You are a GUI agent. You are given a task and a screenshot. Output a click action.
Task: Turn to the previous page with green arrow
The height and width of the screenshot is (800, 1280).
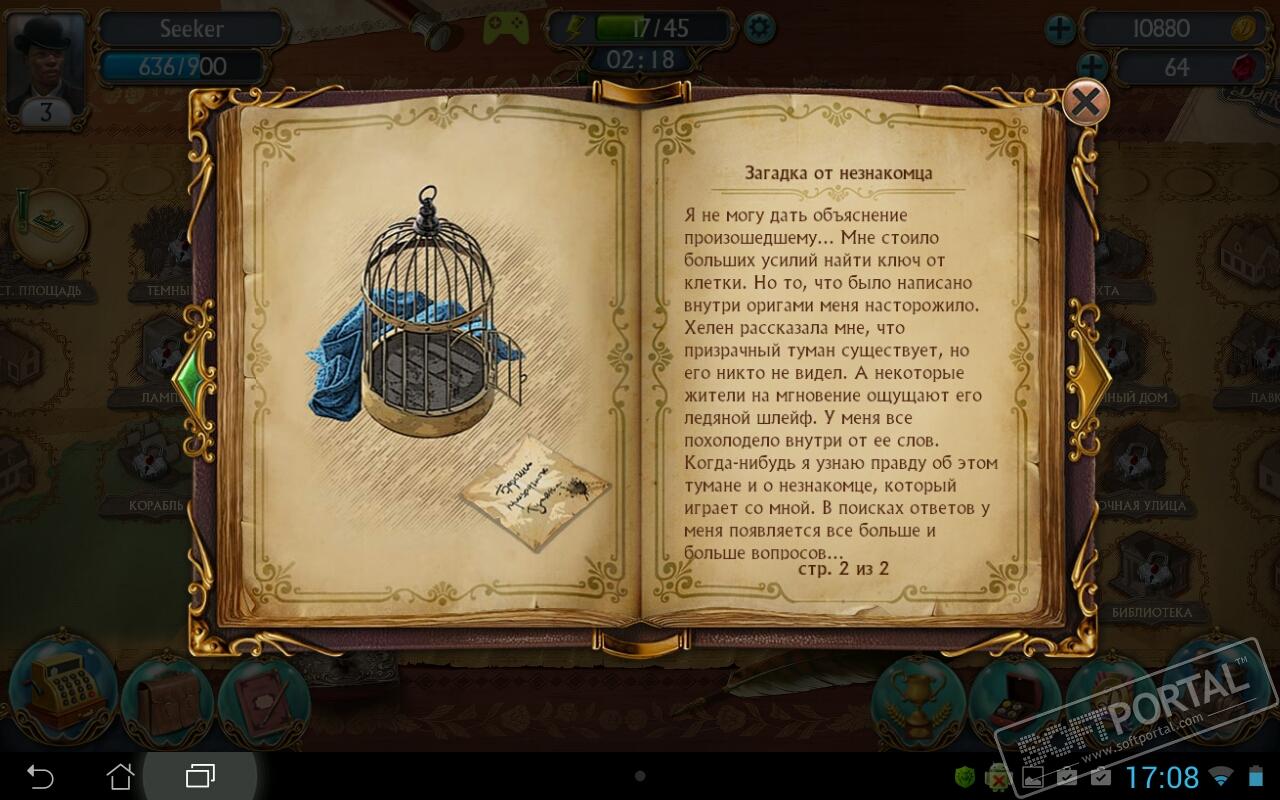190,377
